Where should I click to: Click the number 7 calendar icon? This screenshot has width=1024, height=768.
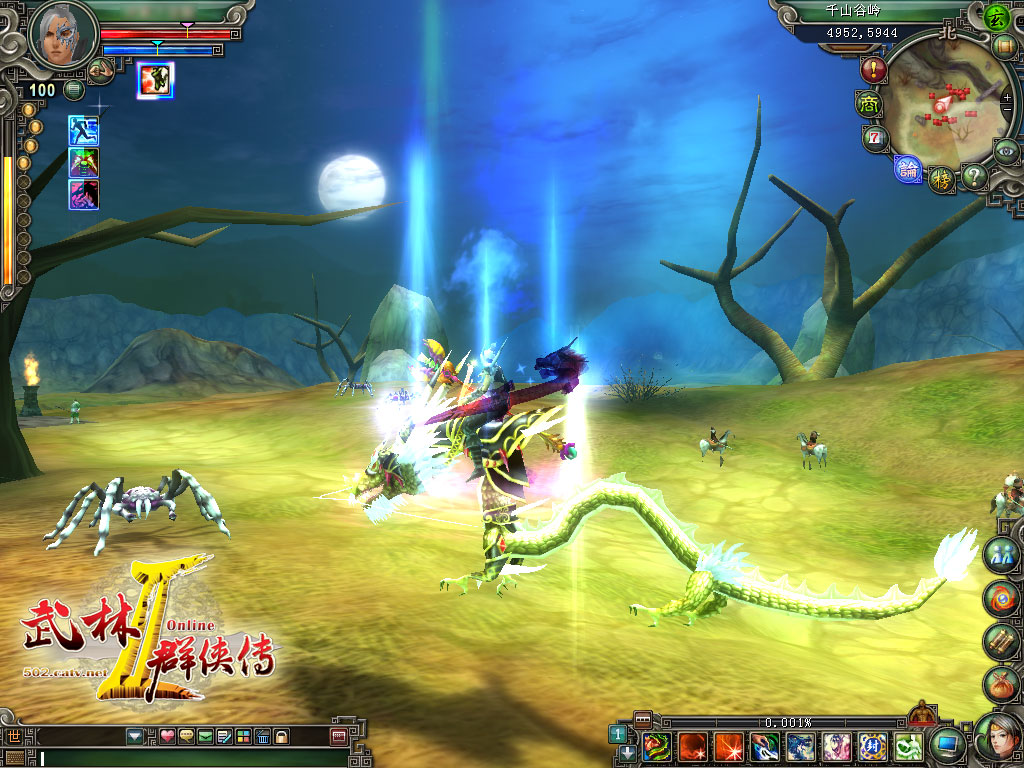tap(876, 138)
